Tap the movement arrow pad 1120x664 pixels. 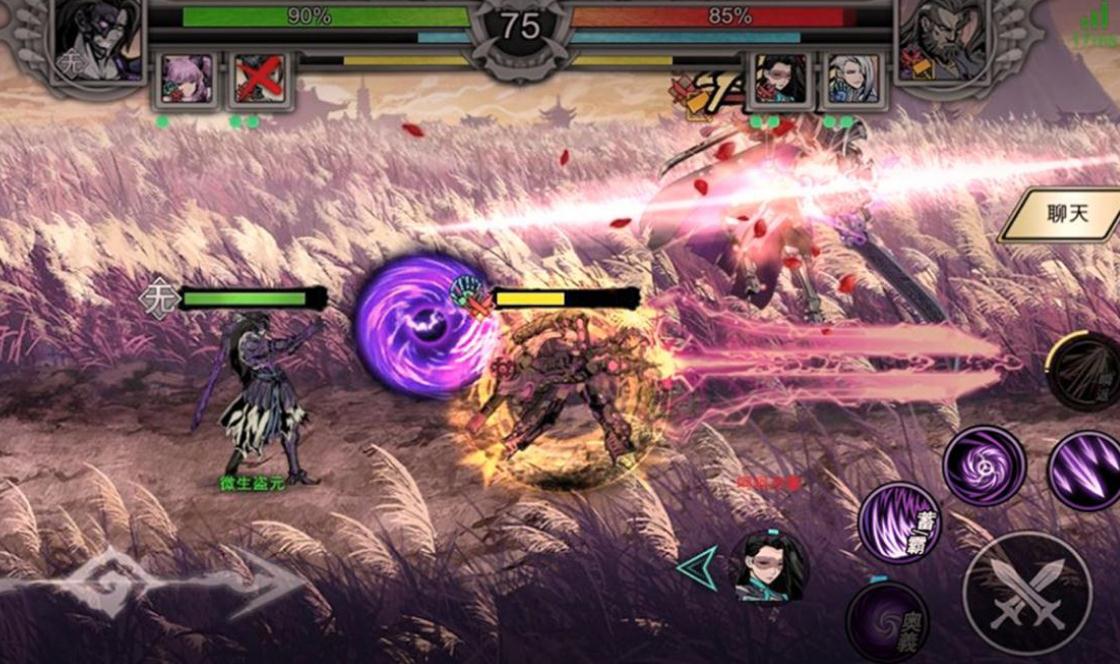[x=150, y=583]
